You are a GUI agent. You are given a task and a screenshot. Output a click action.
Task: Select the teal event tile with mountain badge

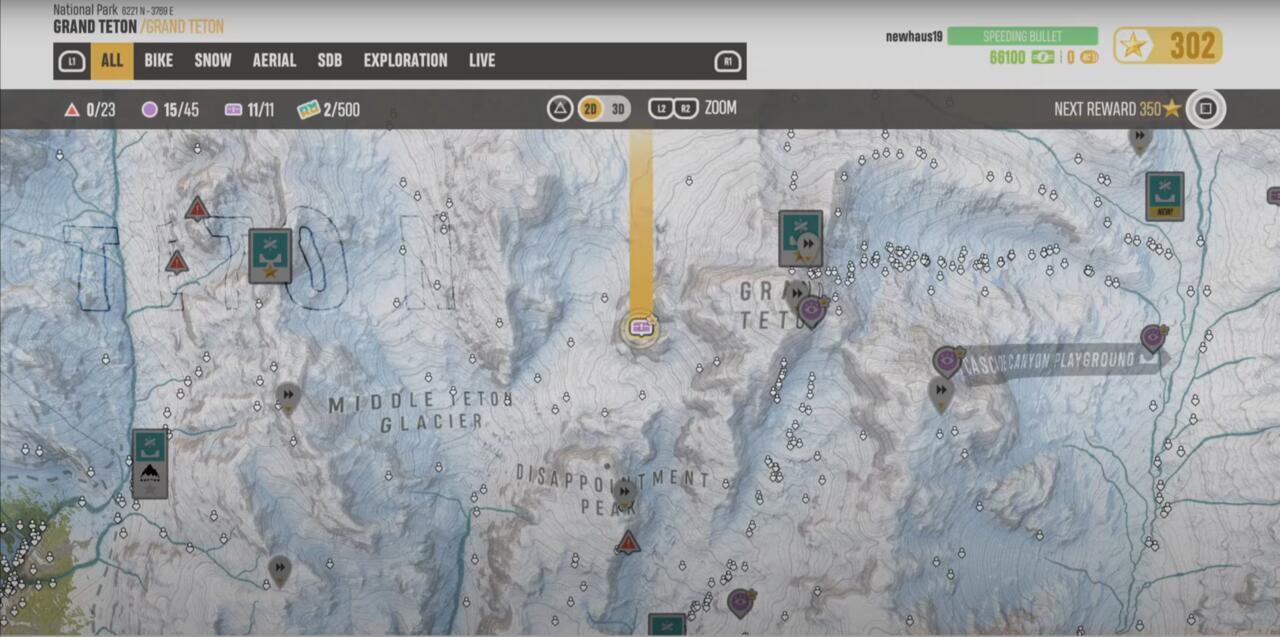tap(150, 464)
